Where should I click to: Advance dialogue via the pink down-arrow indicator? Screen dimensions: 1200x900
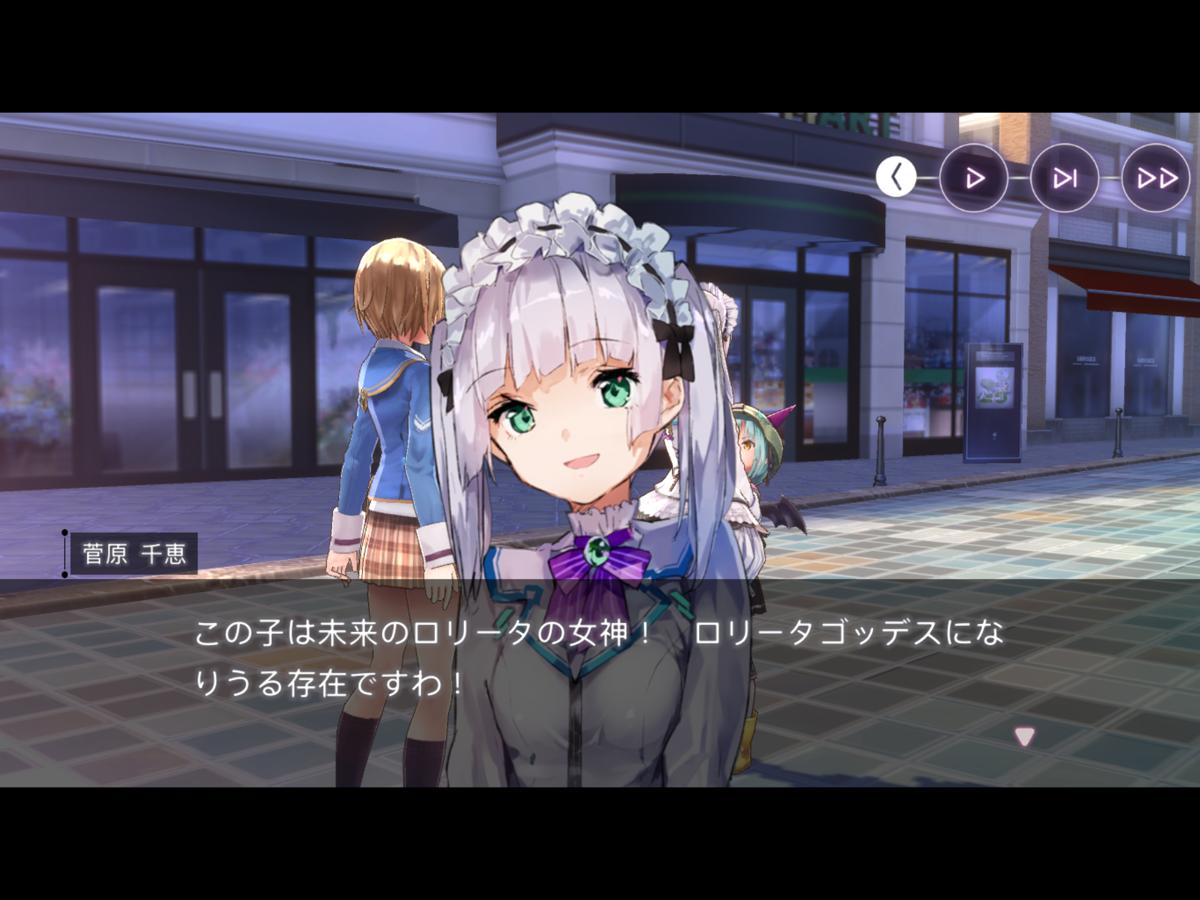1024,736
